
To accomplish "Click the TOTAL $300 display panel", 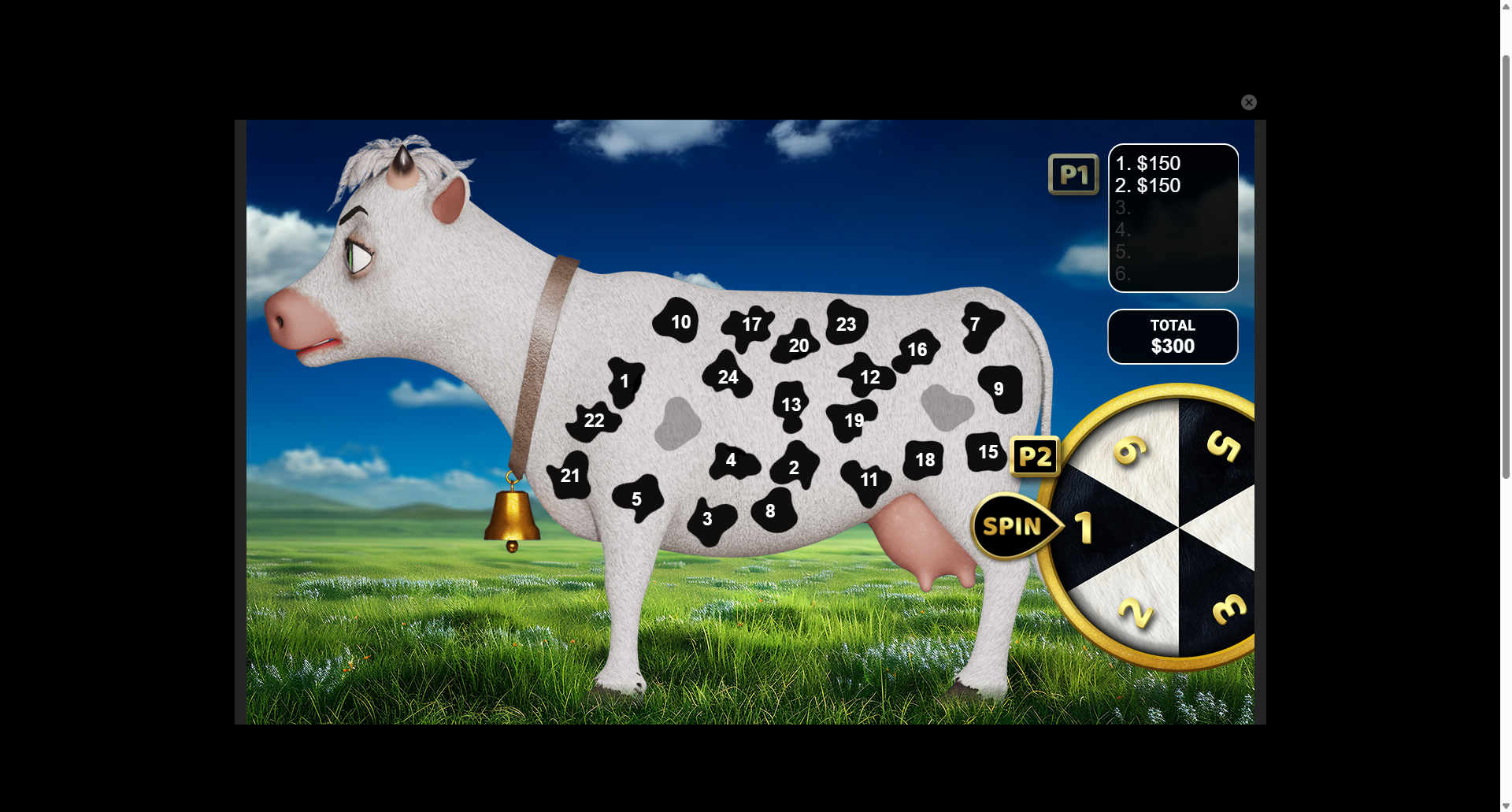I will pos(1173,336).
